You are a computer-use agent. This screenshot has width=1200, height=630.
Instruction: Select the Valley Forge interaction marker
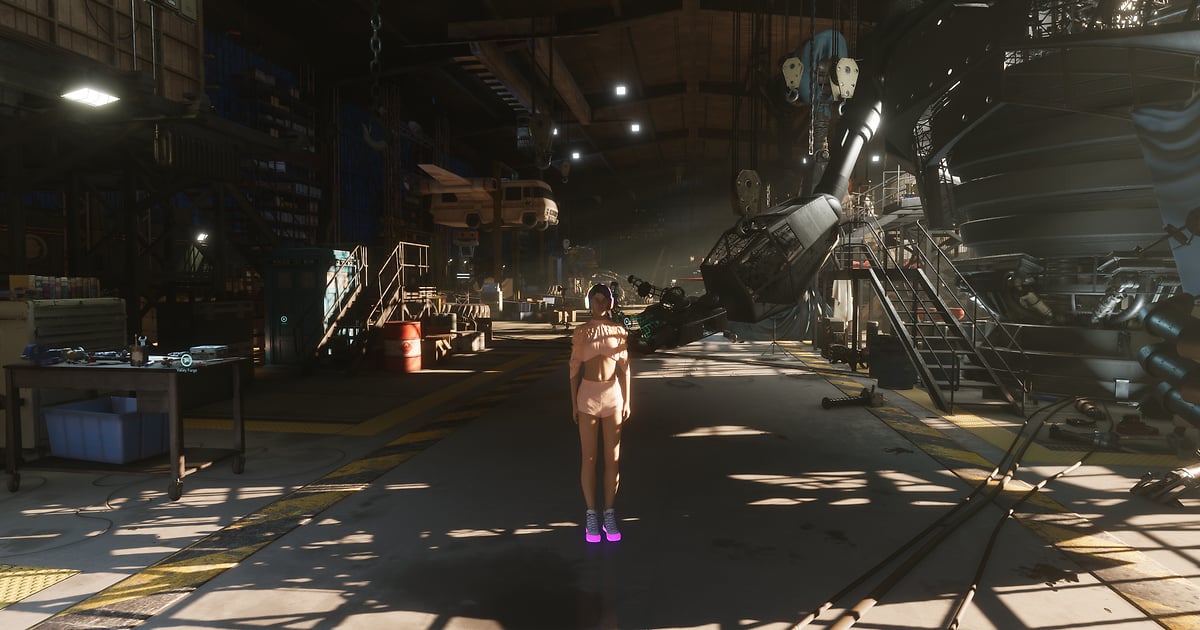[x=186, y=359]
